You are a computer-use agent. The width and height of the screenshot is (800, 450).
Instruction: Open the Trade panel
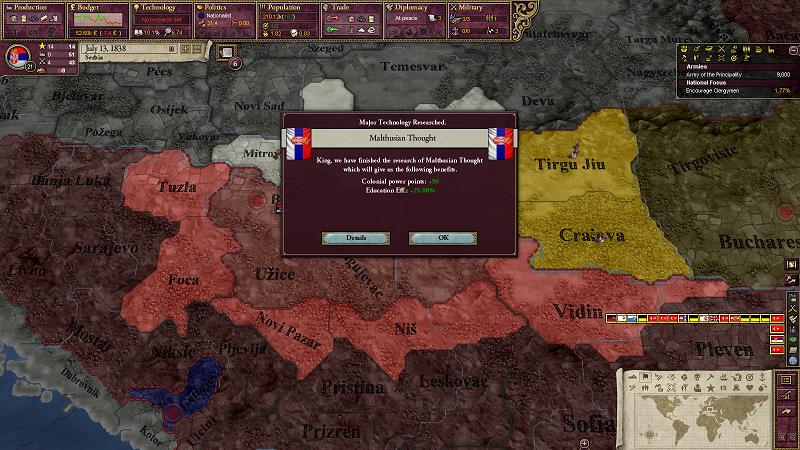(x=350, y=7)
